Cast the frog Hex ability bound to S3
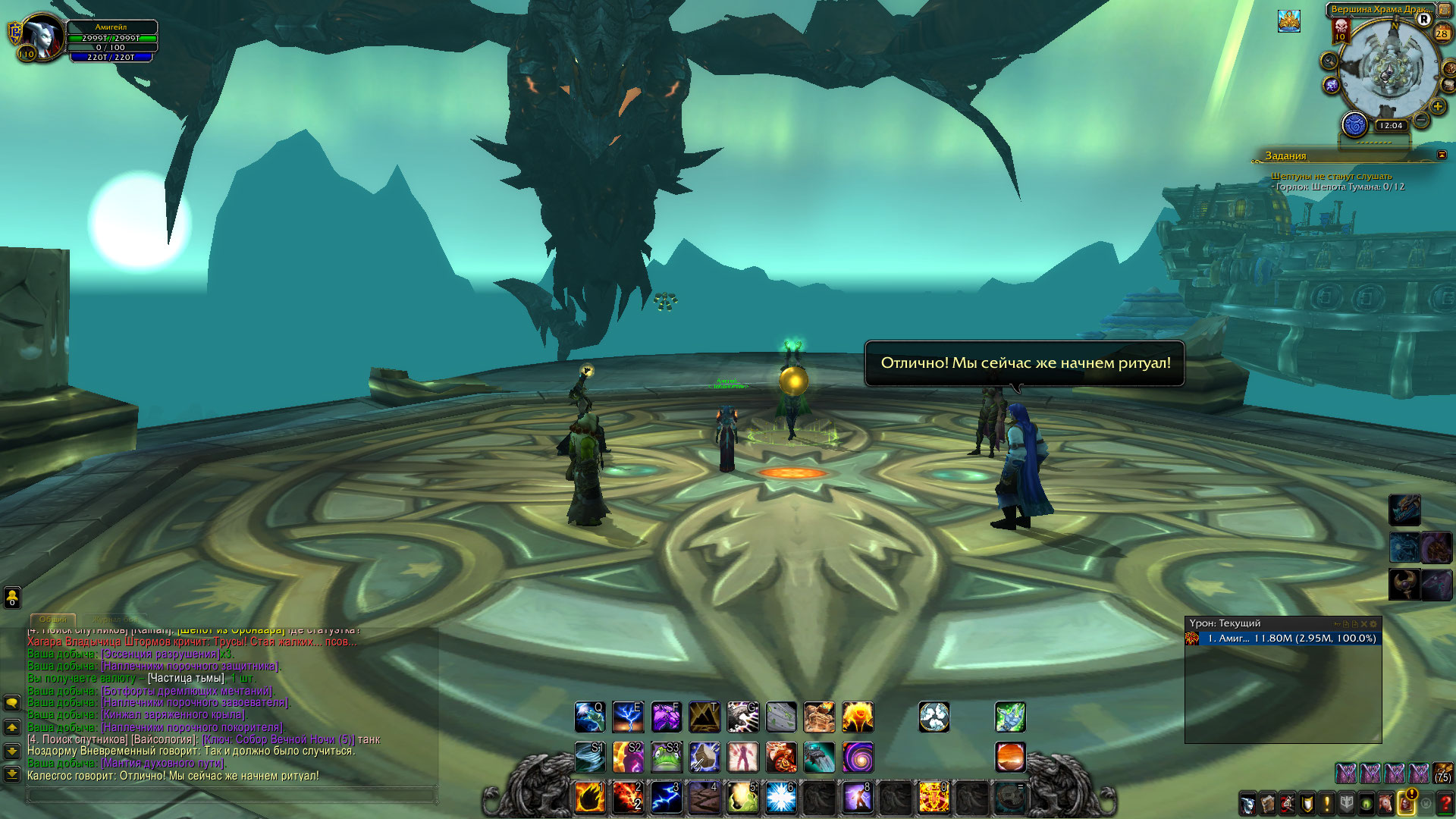The image size is (1456, 819). pyautogui.click(x=666, y=757)
